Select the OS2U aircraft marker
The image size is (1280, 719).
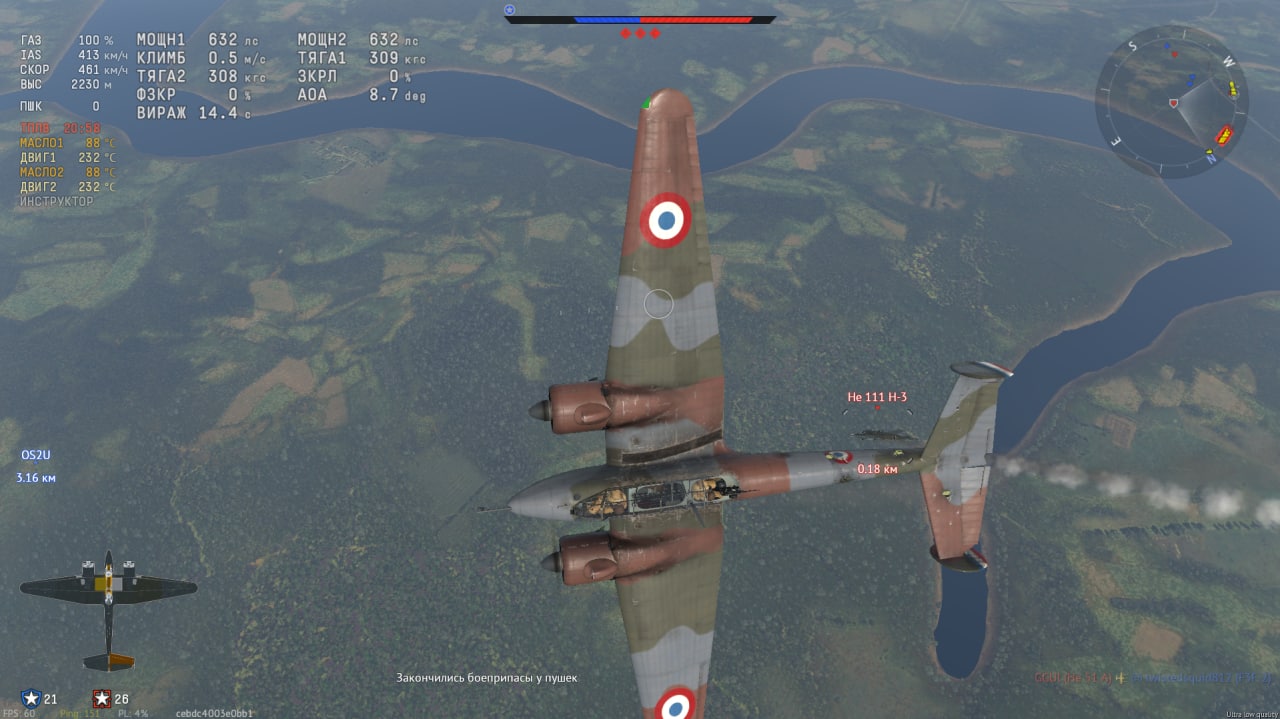[36, 456]
